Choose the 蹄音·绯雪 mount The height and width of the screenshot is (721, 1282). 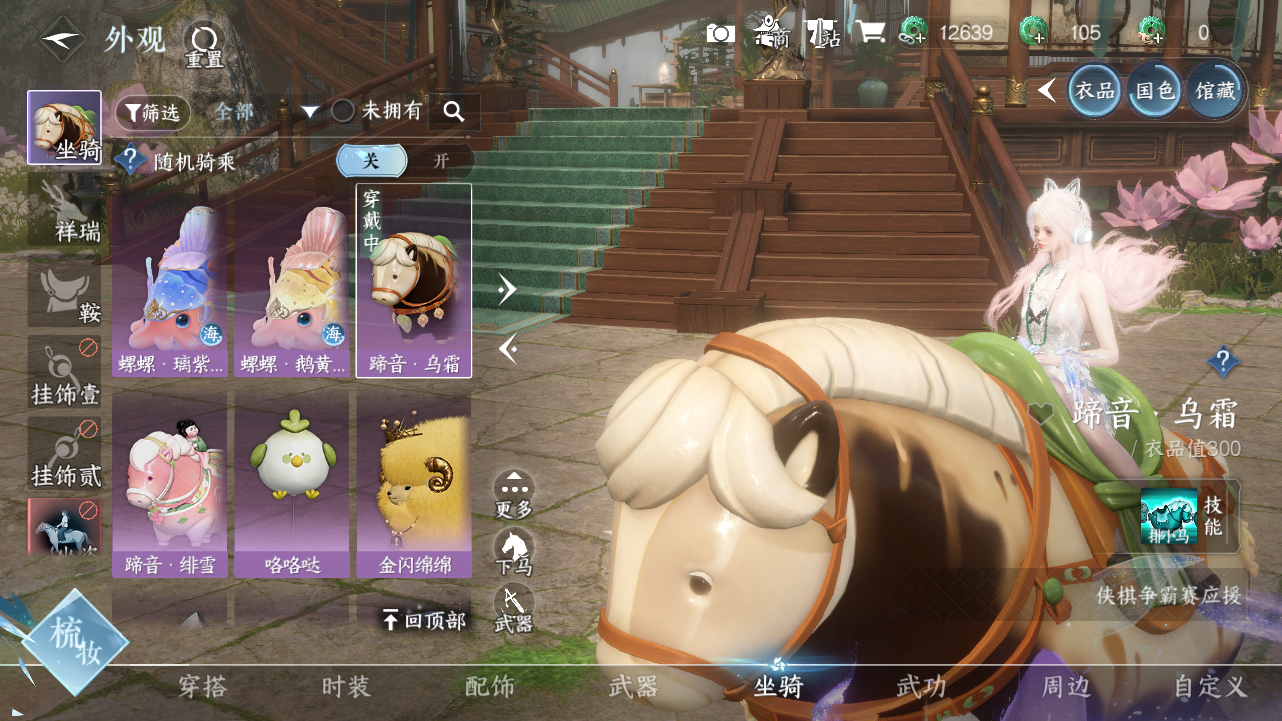(170, 485)
